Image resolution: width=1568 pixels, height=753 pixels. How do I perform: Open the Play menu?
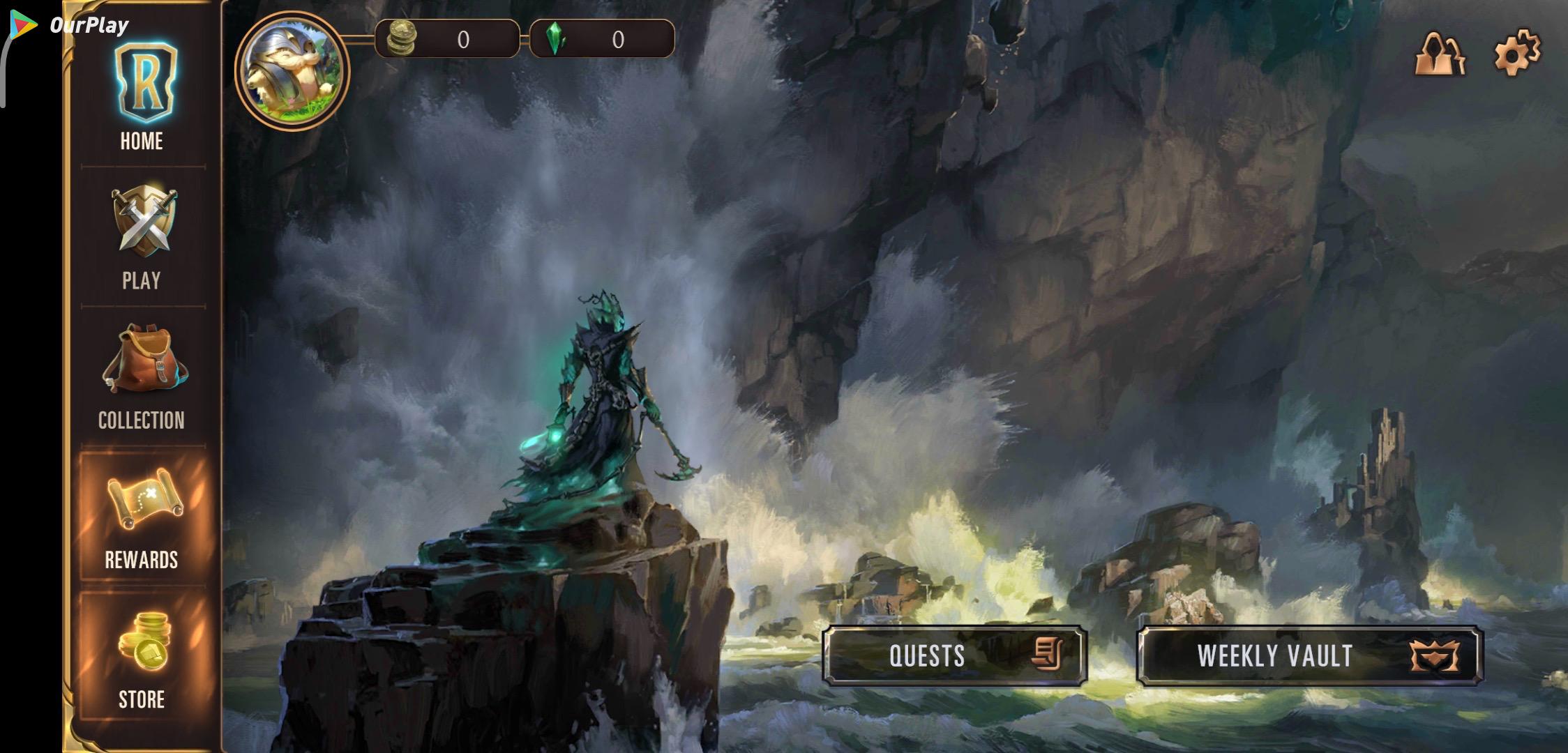[x=142, y=237]
